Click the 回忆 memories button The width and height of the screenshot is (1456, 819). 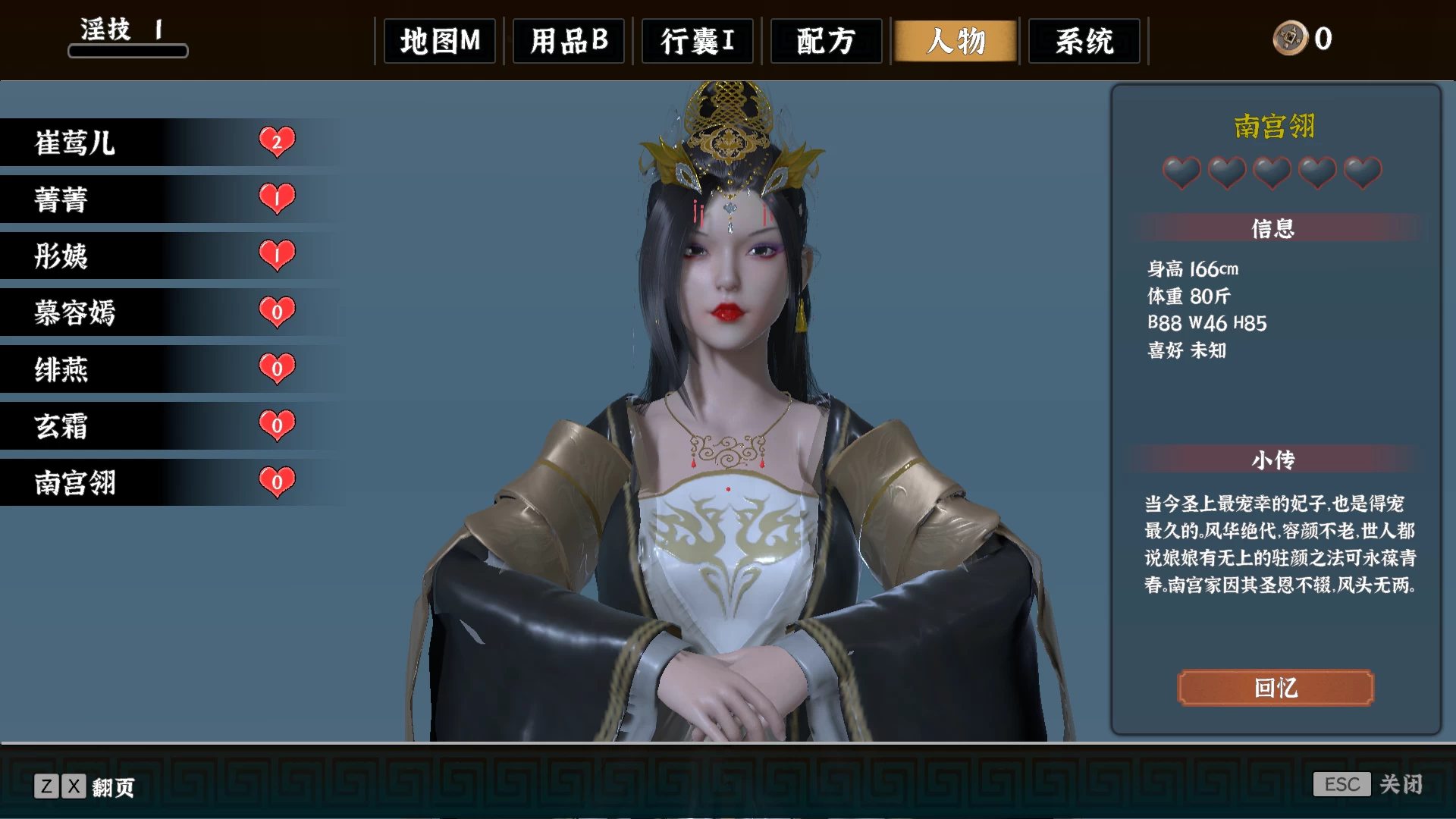click(x=1276, y=688)
